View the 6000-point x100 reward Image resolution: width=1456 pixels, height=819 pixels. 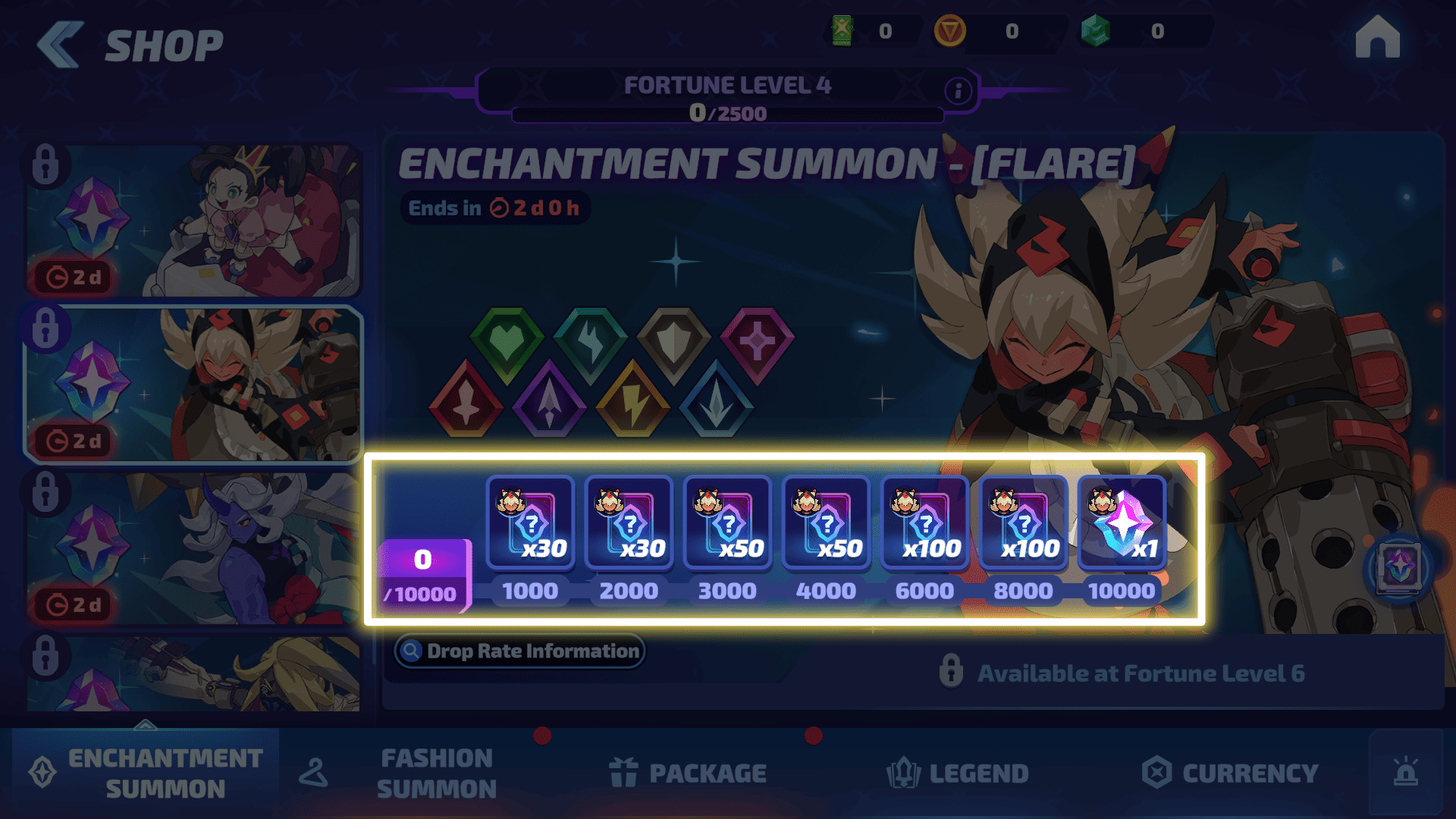click(x=924, y=523)
